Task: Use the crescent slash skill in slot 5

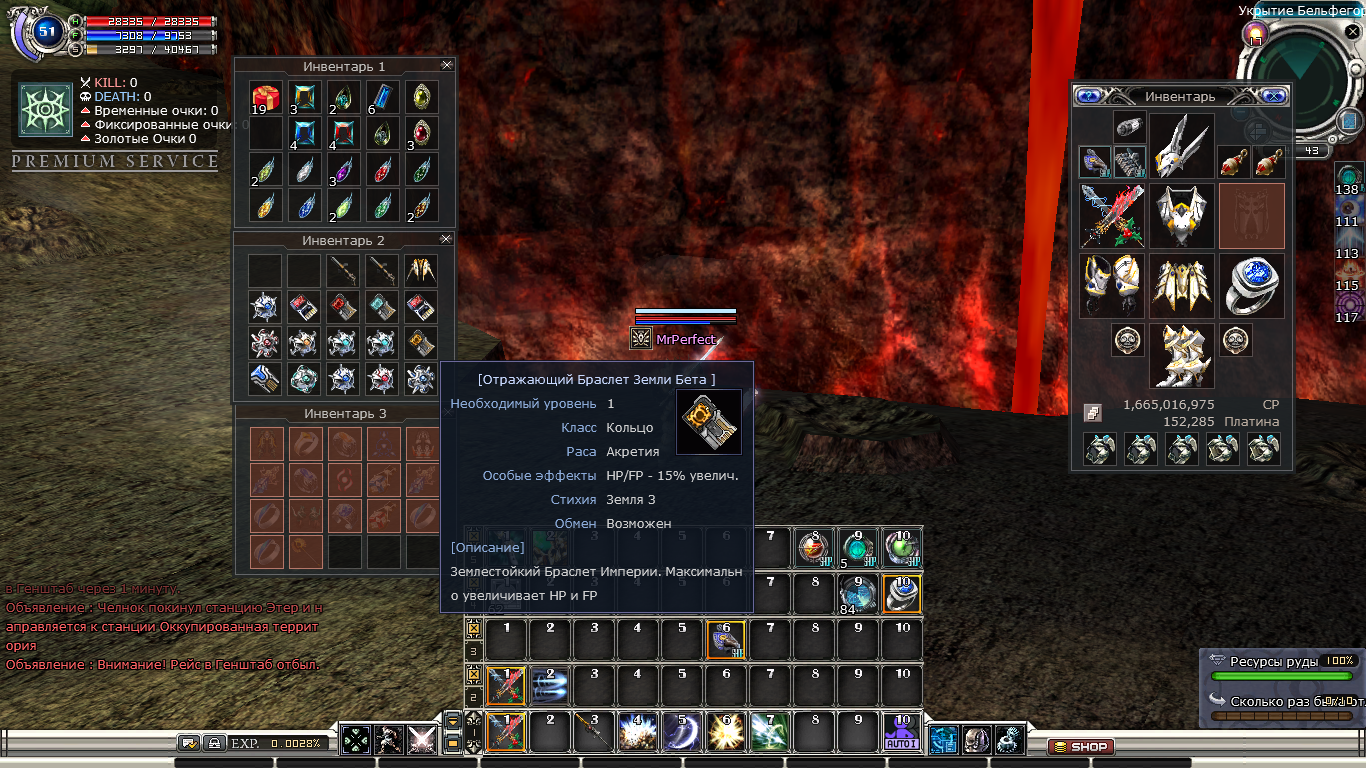Action: (x=682, y=733)
